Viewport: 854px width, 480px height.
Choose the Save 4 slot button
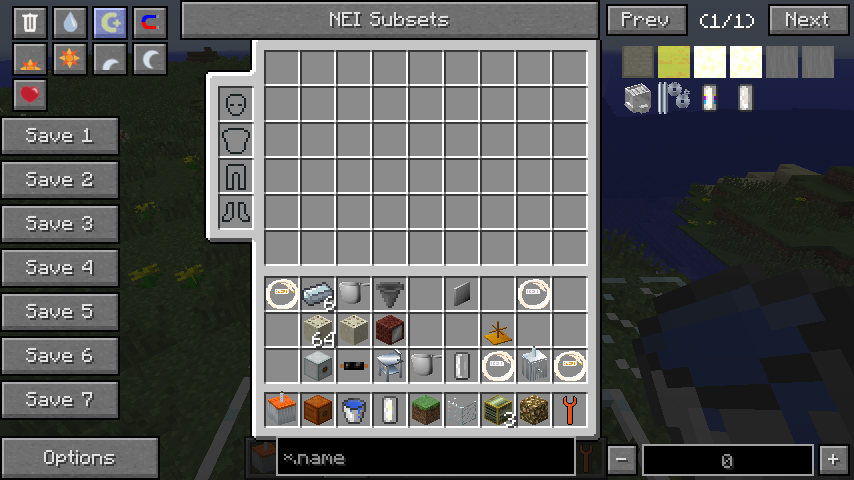pyautogui.click(x=60, y=268)
